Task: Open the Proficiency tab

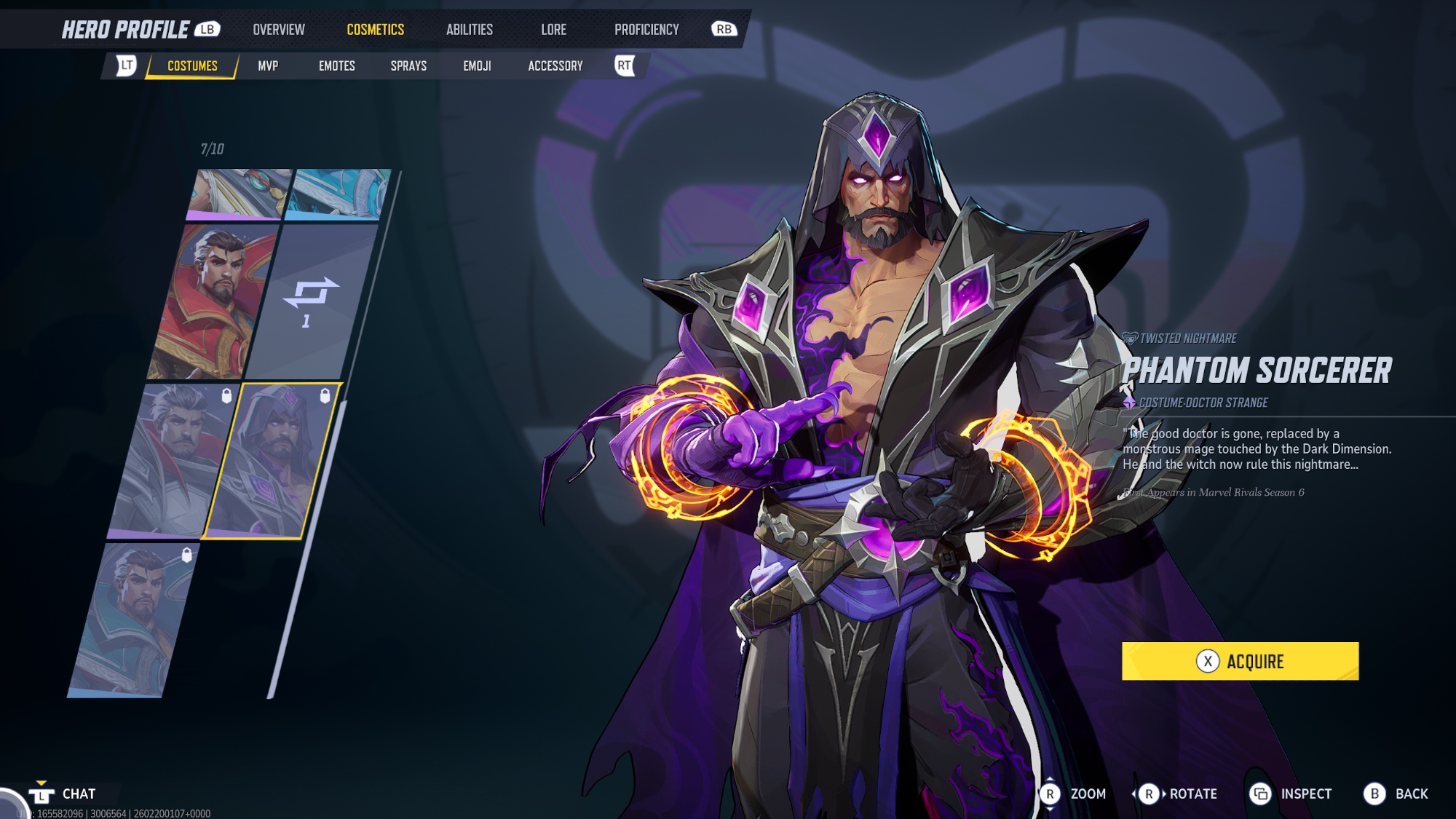Action: [x=646, y=30]
